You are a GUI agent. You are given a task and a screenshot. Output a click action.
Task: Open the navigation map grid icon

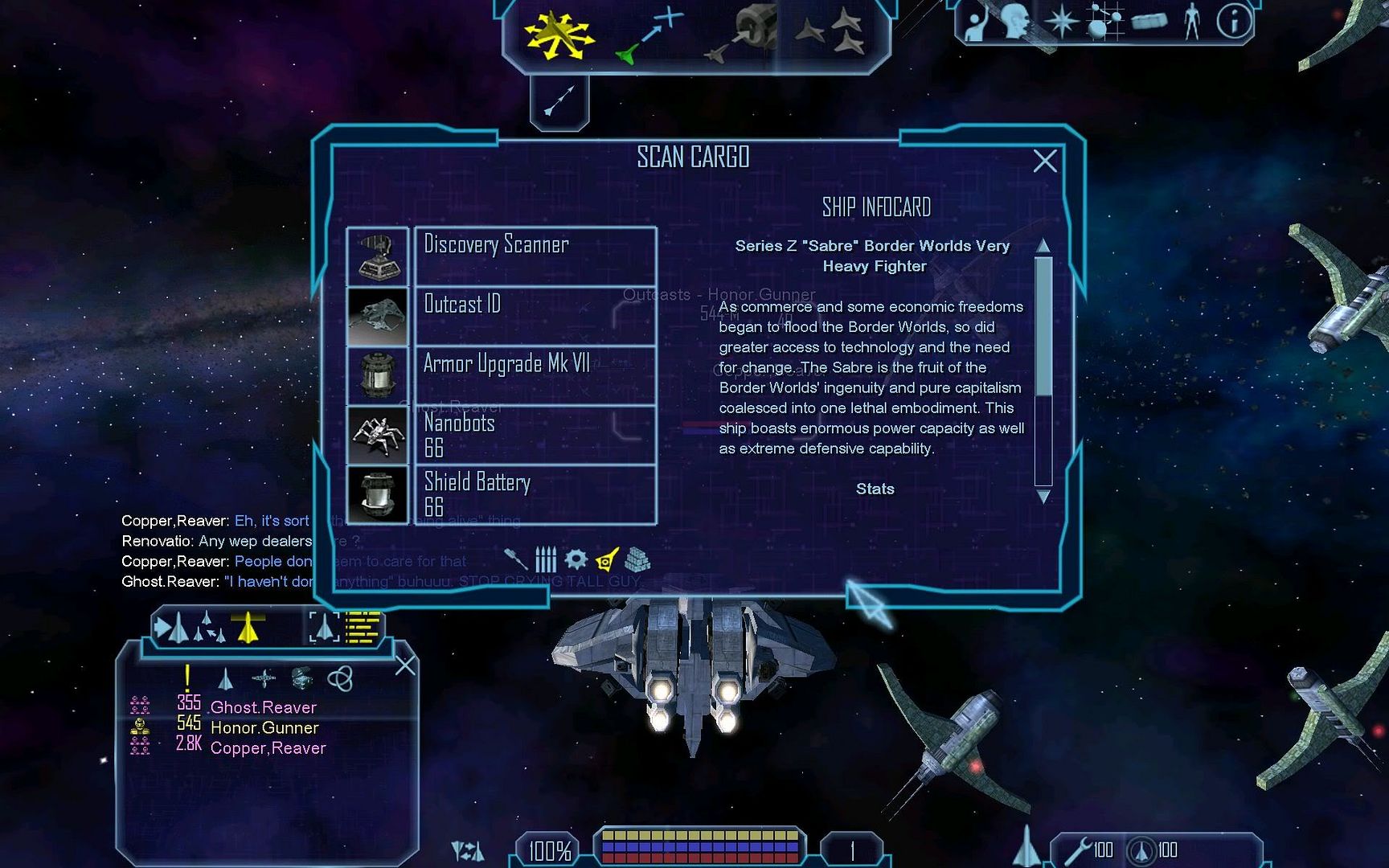click(1104, 22)
